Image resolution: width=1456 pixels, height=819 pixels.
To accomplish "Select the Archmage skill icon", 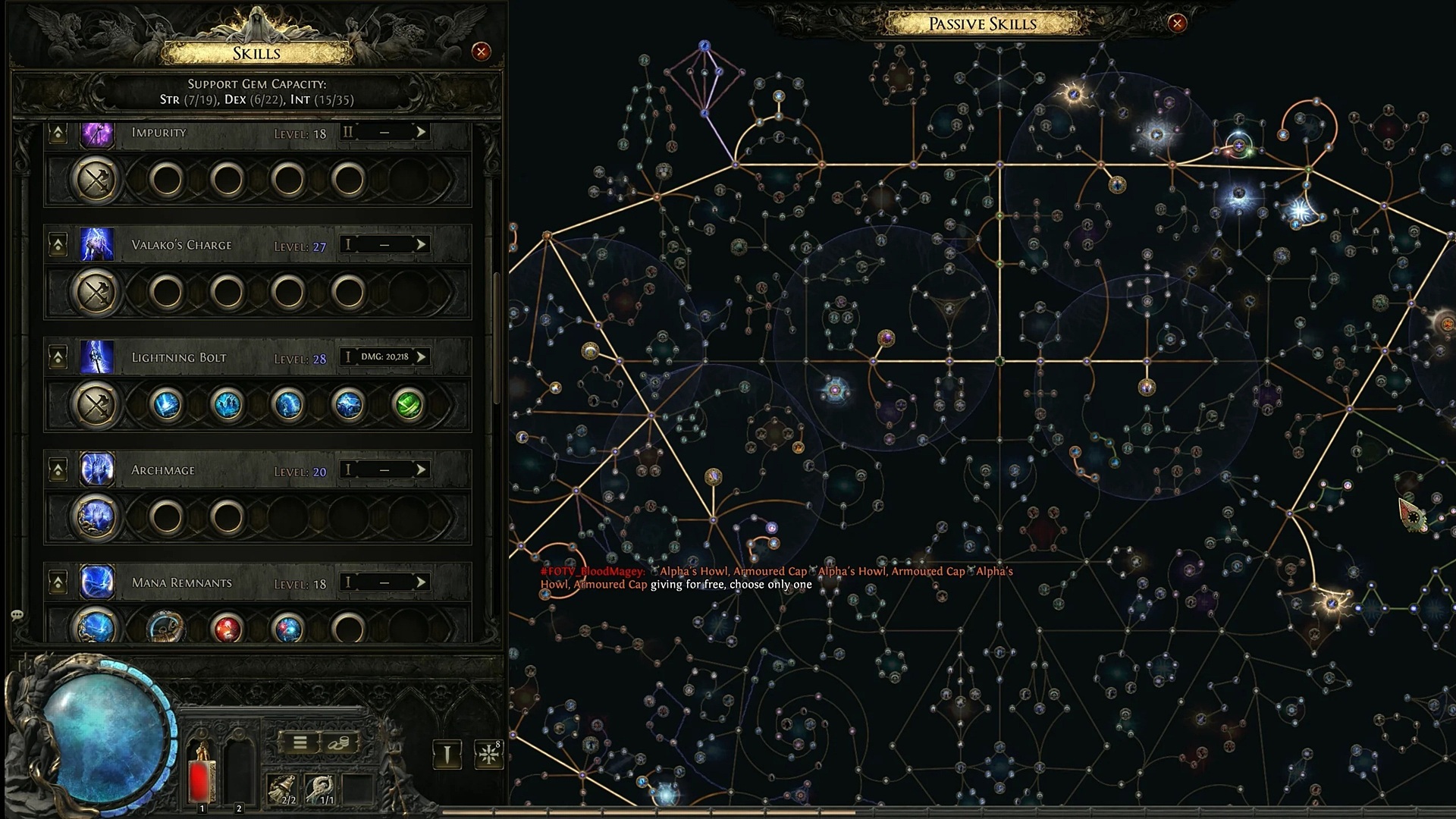I will [97, 469].
